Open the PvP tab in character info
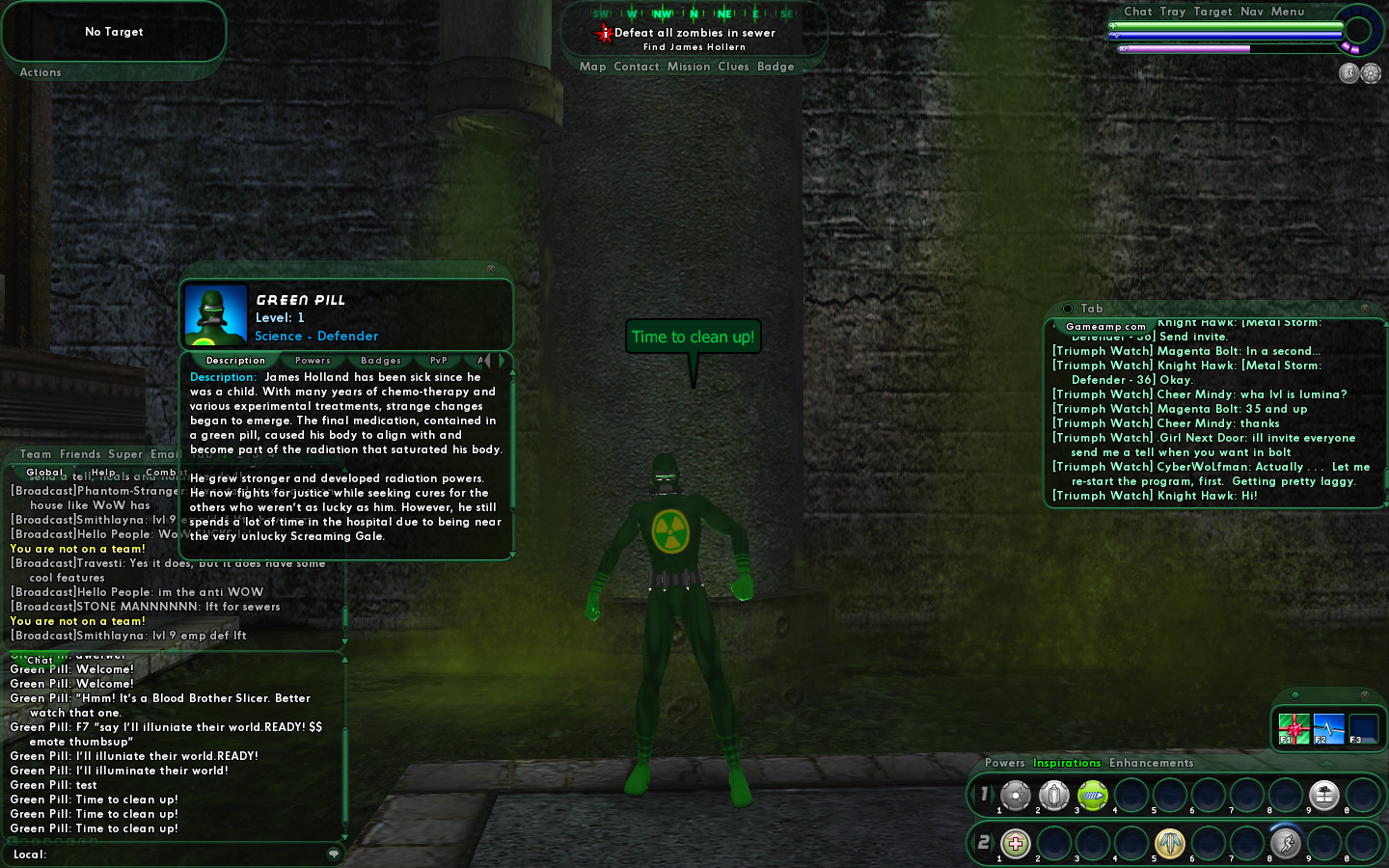 click(439, 361)
